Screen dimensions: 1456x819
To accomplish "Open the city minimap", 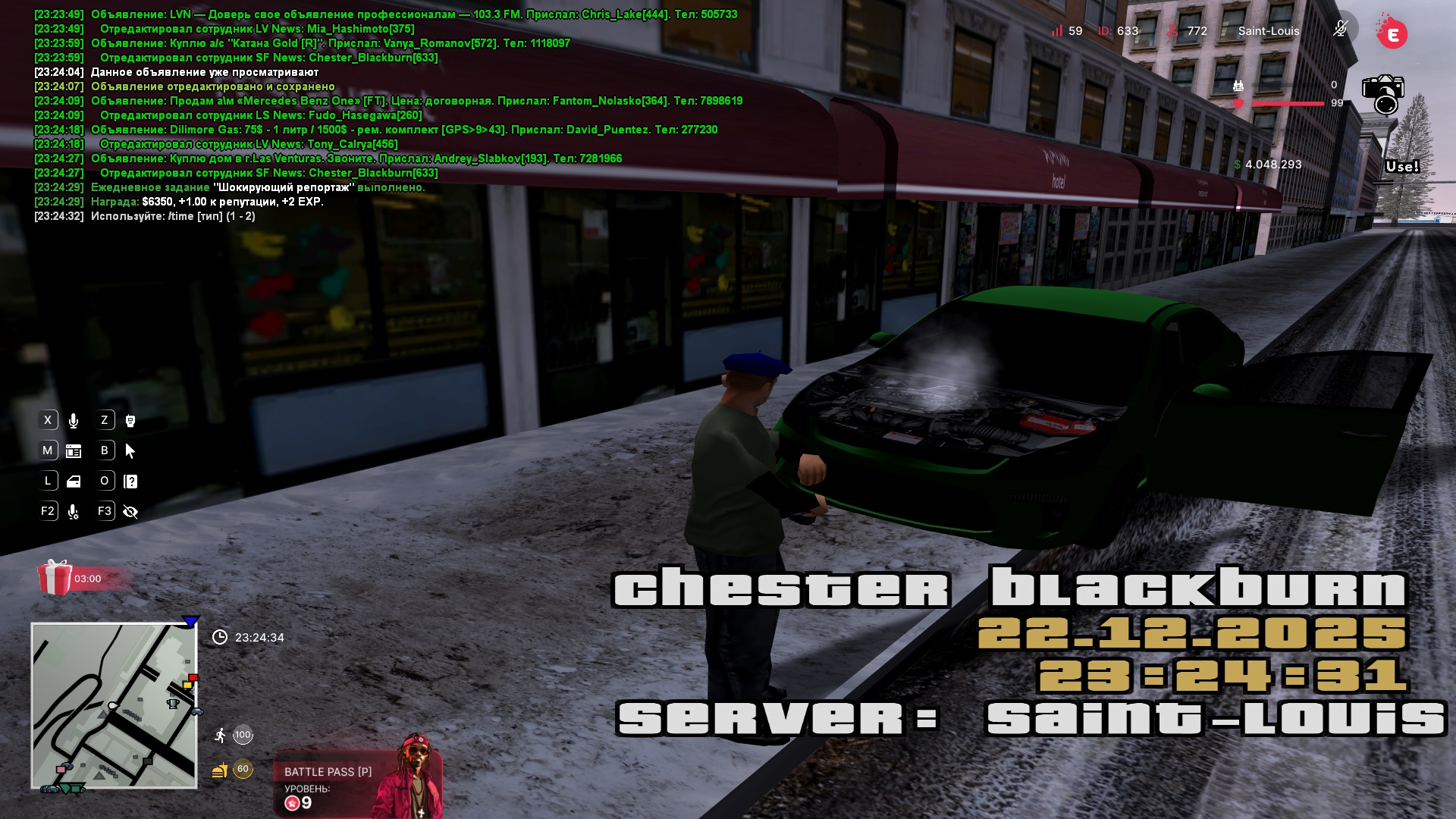I will 114,705.
